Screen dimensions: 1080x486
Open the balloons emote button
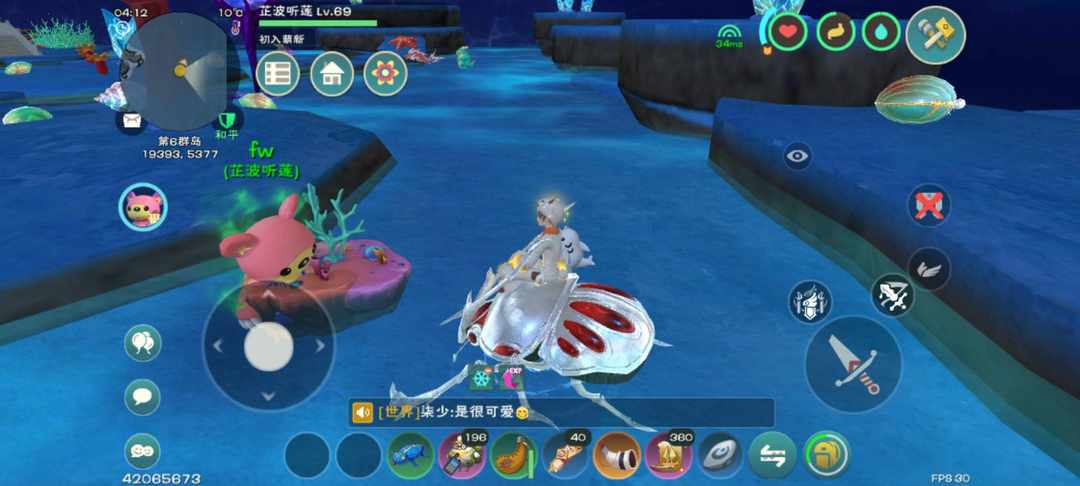point(143,343)
